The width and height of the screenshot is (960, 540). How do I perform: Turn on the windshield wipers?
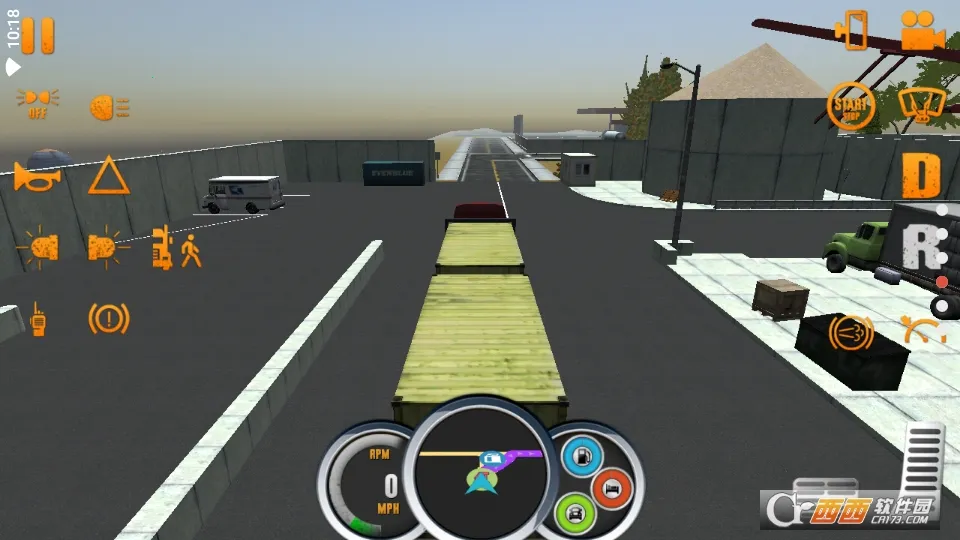pyautogui.click(x=921, y=105)
